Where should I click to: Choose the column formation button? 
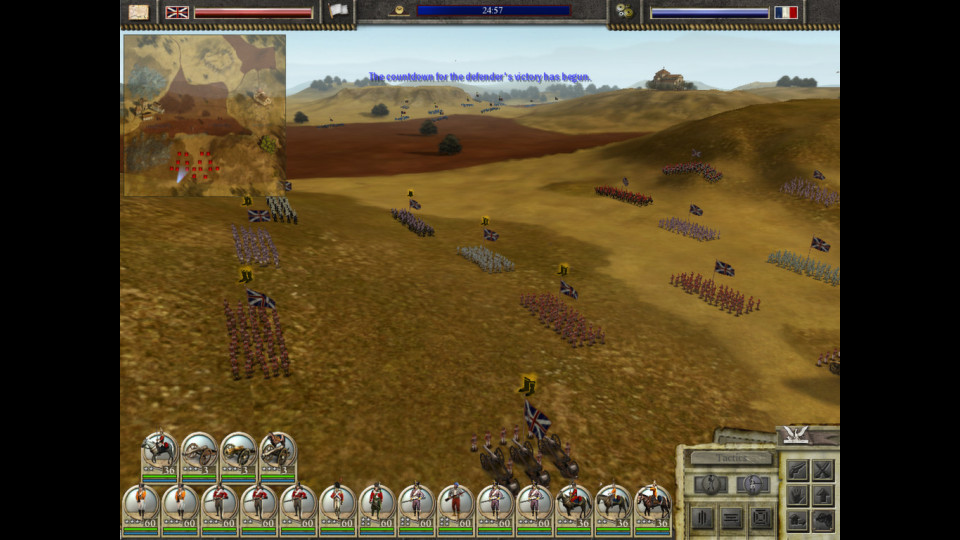click(x=703, y=517)
